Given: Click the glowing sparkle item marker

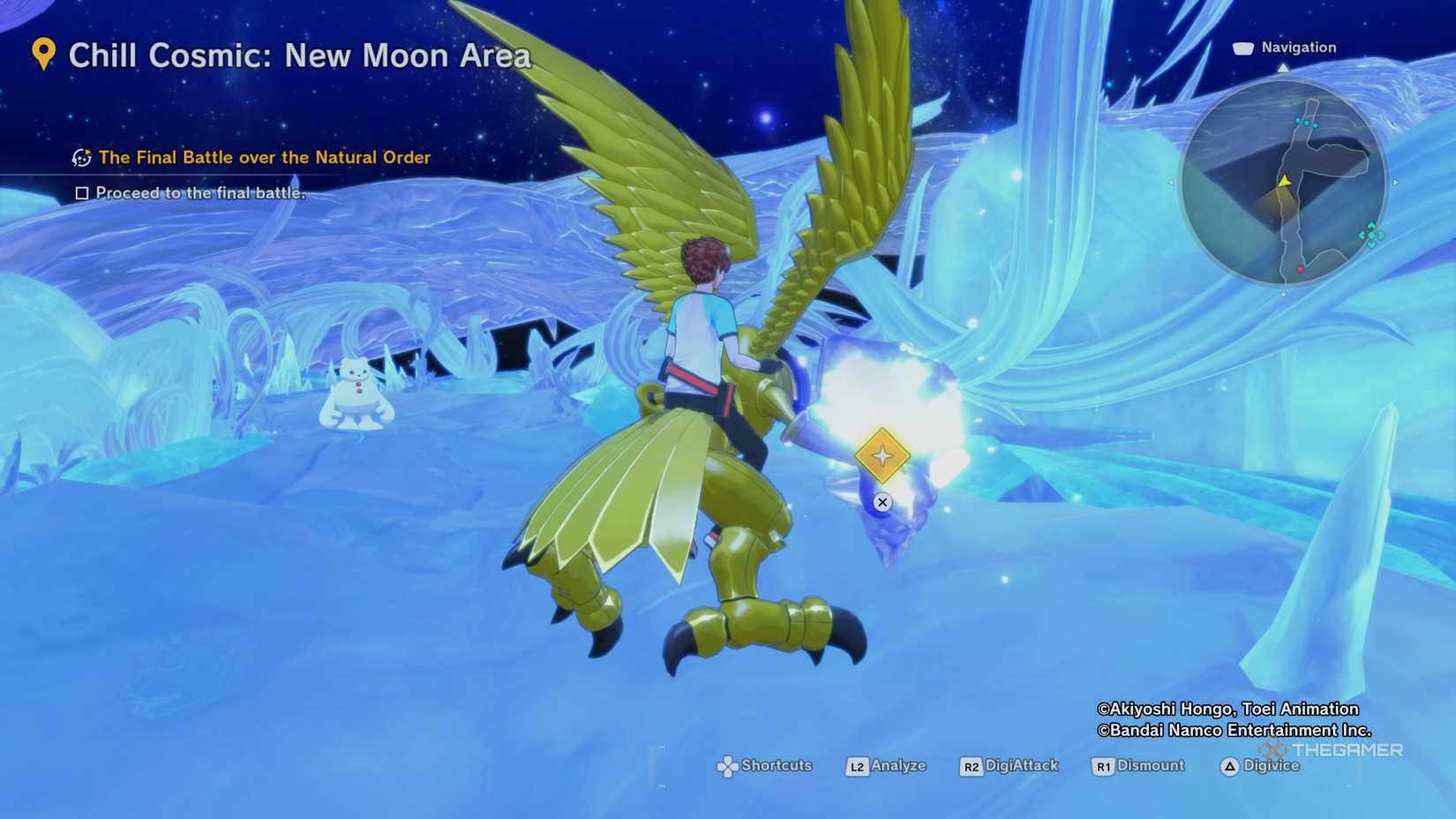Looking at the screenshot, I should click(x=882, y=457).
